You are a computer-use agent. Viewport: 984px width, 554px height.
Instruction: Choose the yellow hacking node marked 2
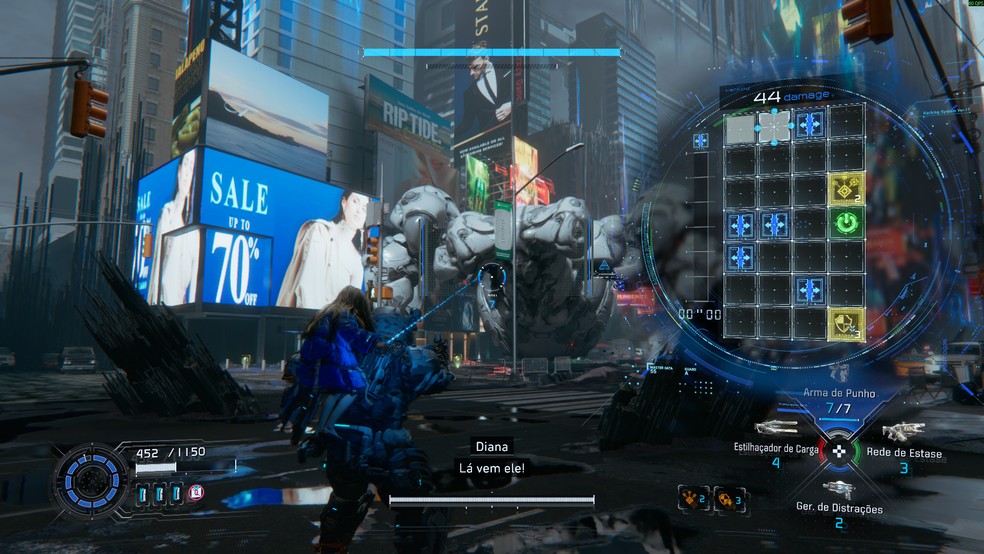(846, 189)
